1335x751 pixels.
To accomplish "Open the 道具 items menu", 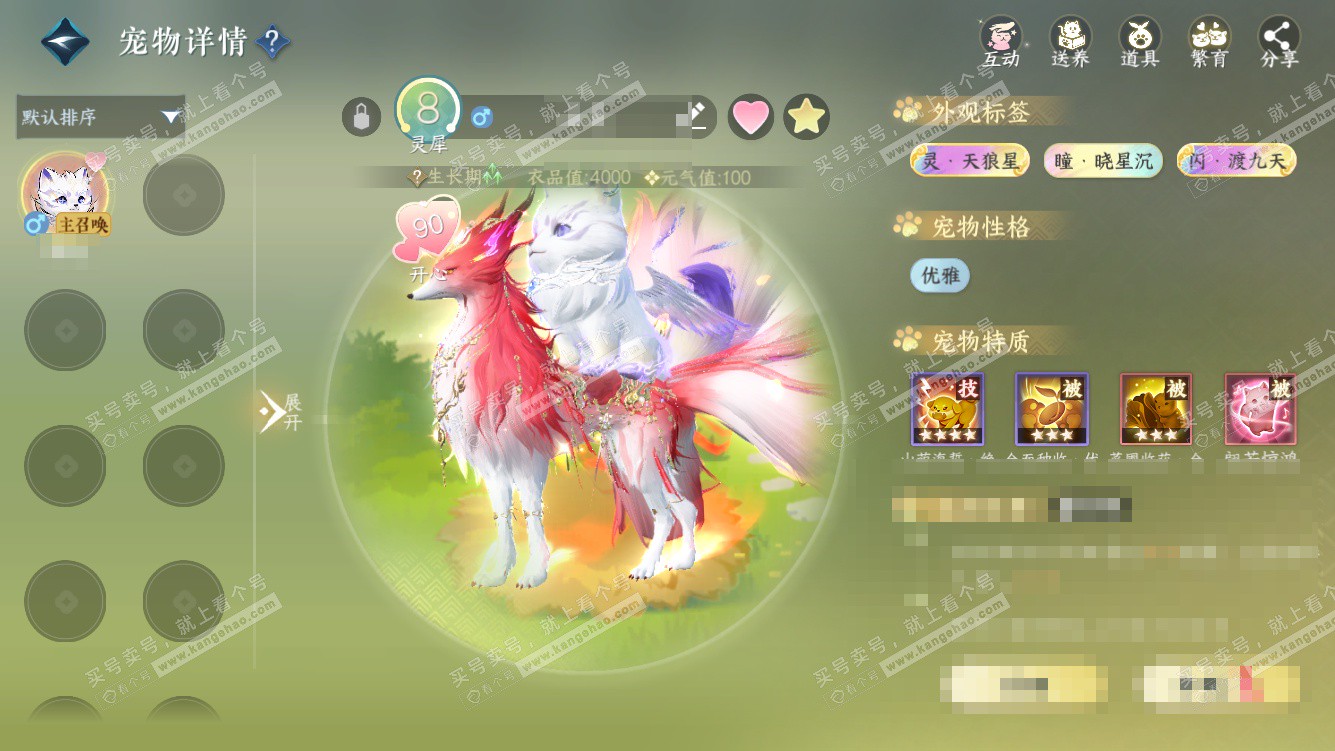I will click(1139, 42).
